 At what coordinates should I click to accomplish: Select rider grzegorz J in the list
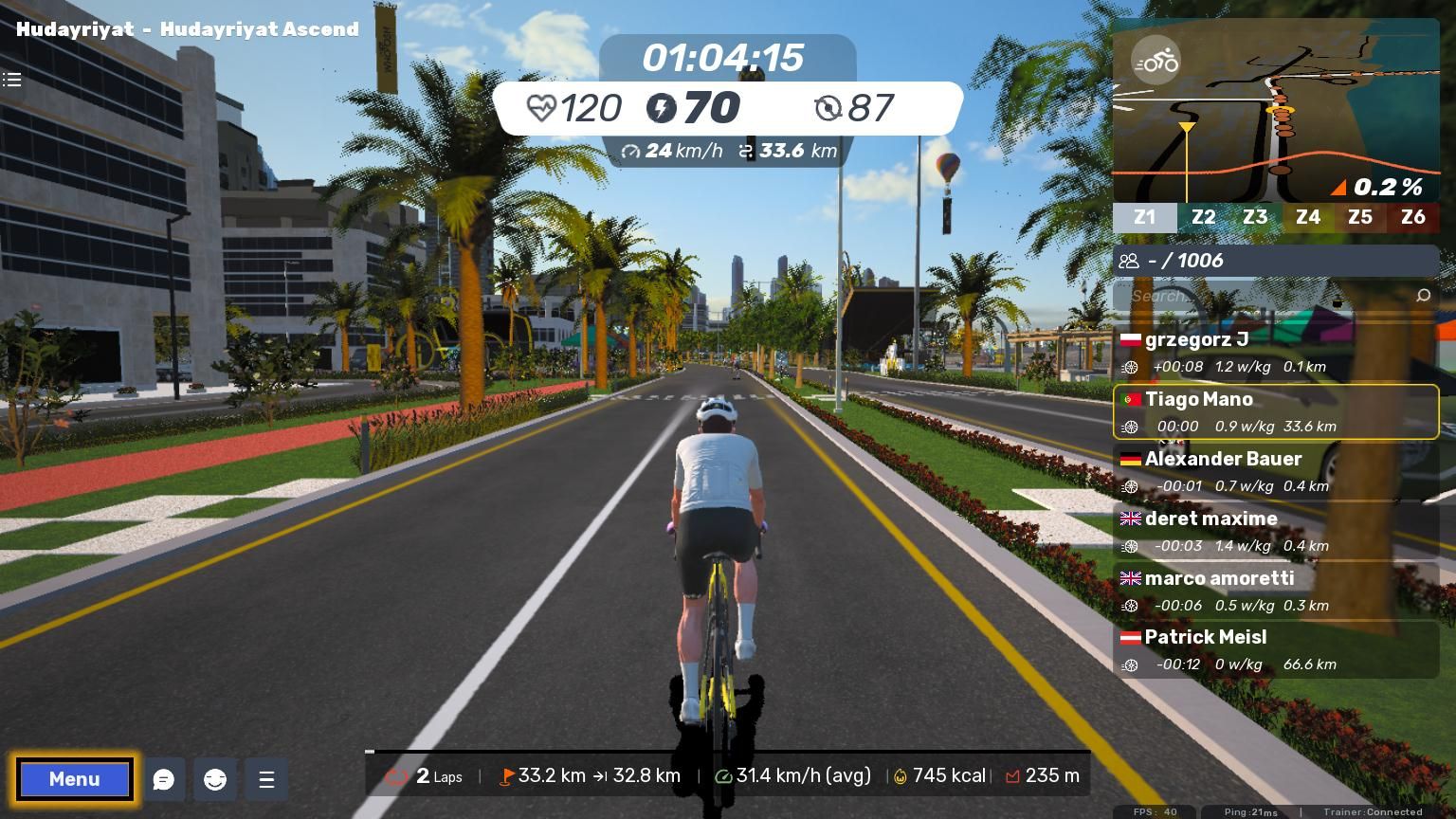click(1275, 352)
